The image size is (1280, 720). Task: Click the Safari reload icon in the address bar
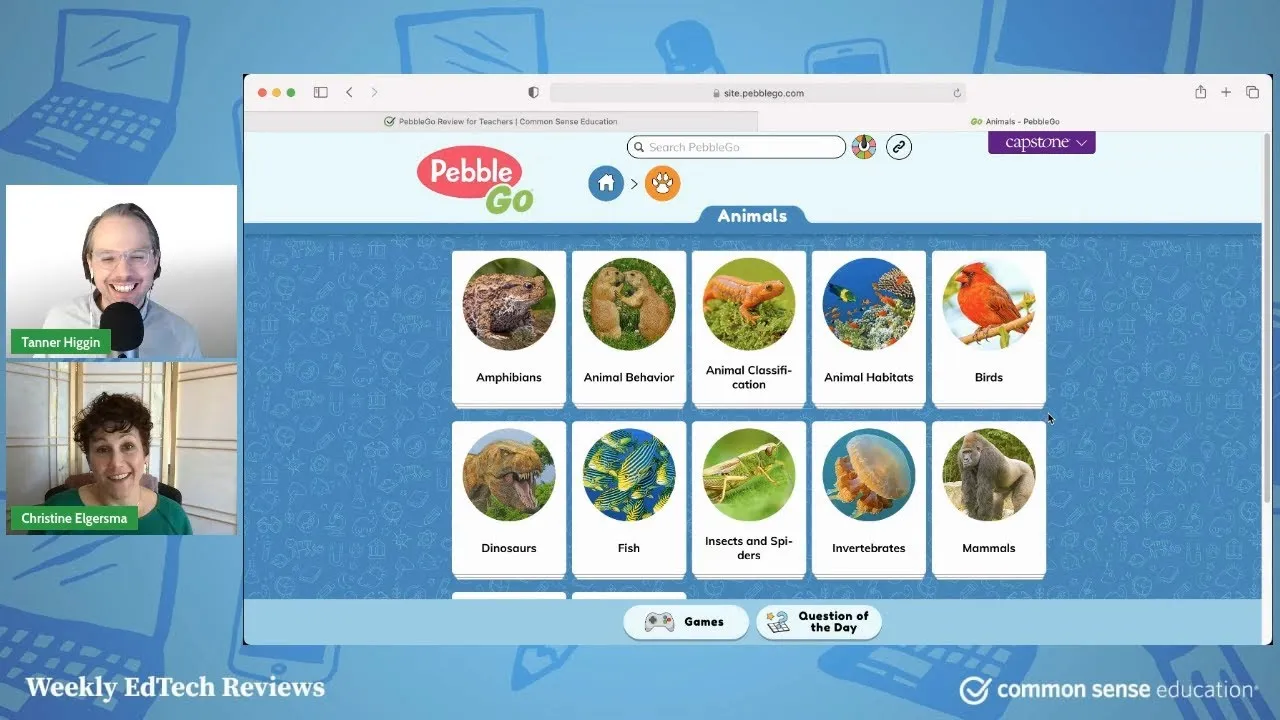point(956,92)
